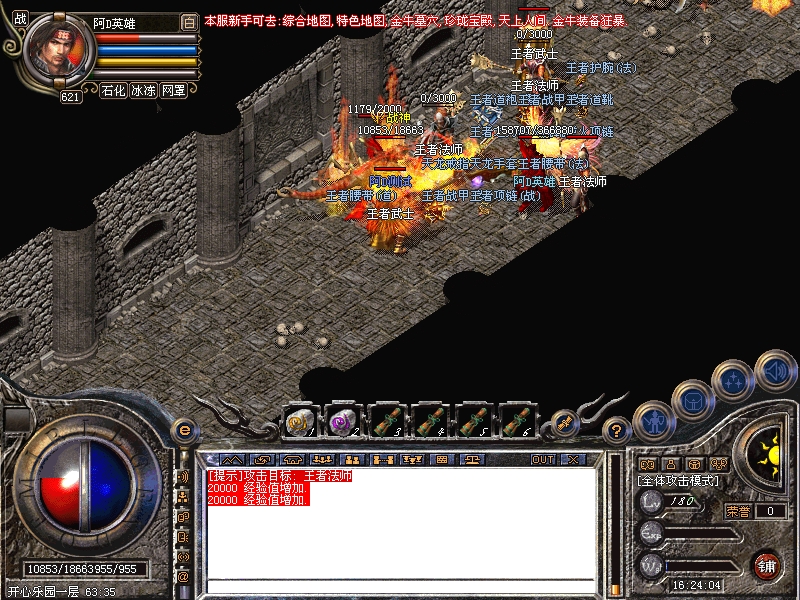Viewport: 800px width, 600px height.
Task: Switch the 全体攻击模式 attack mode label
Action: [675, 481]
